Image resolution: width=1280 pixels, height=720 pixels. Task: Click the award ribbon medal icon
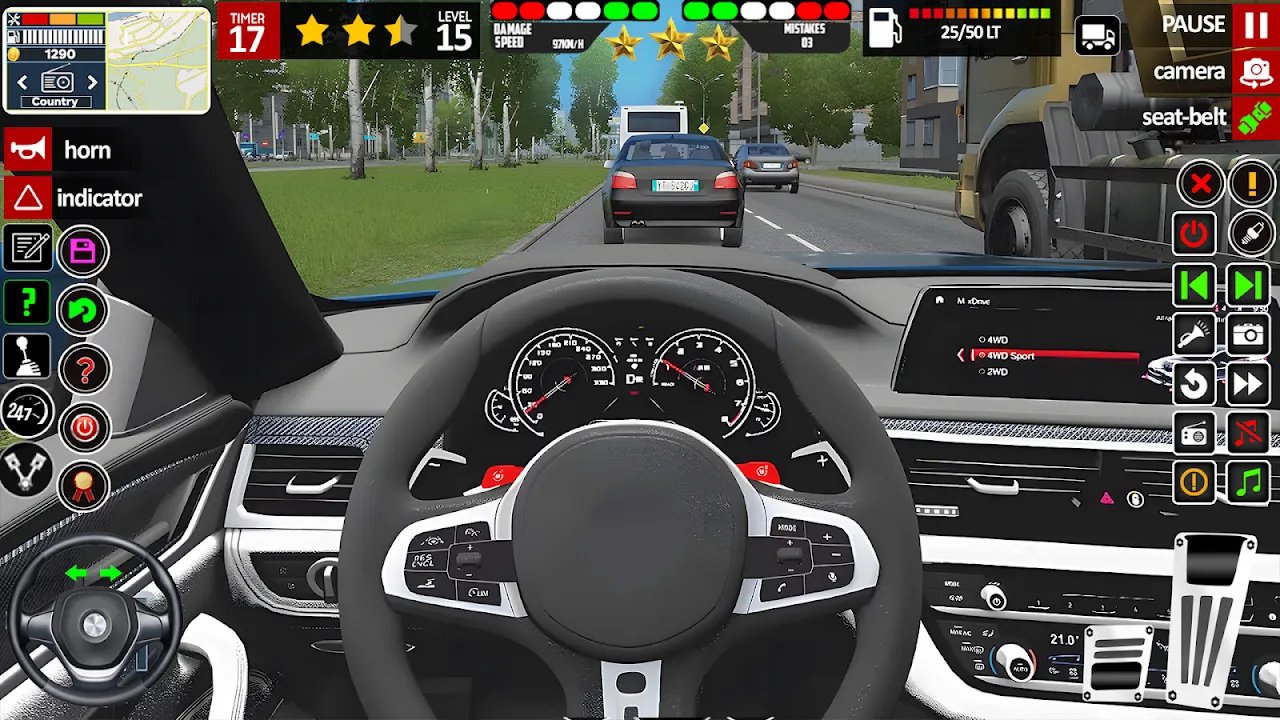83,487
